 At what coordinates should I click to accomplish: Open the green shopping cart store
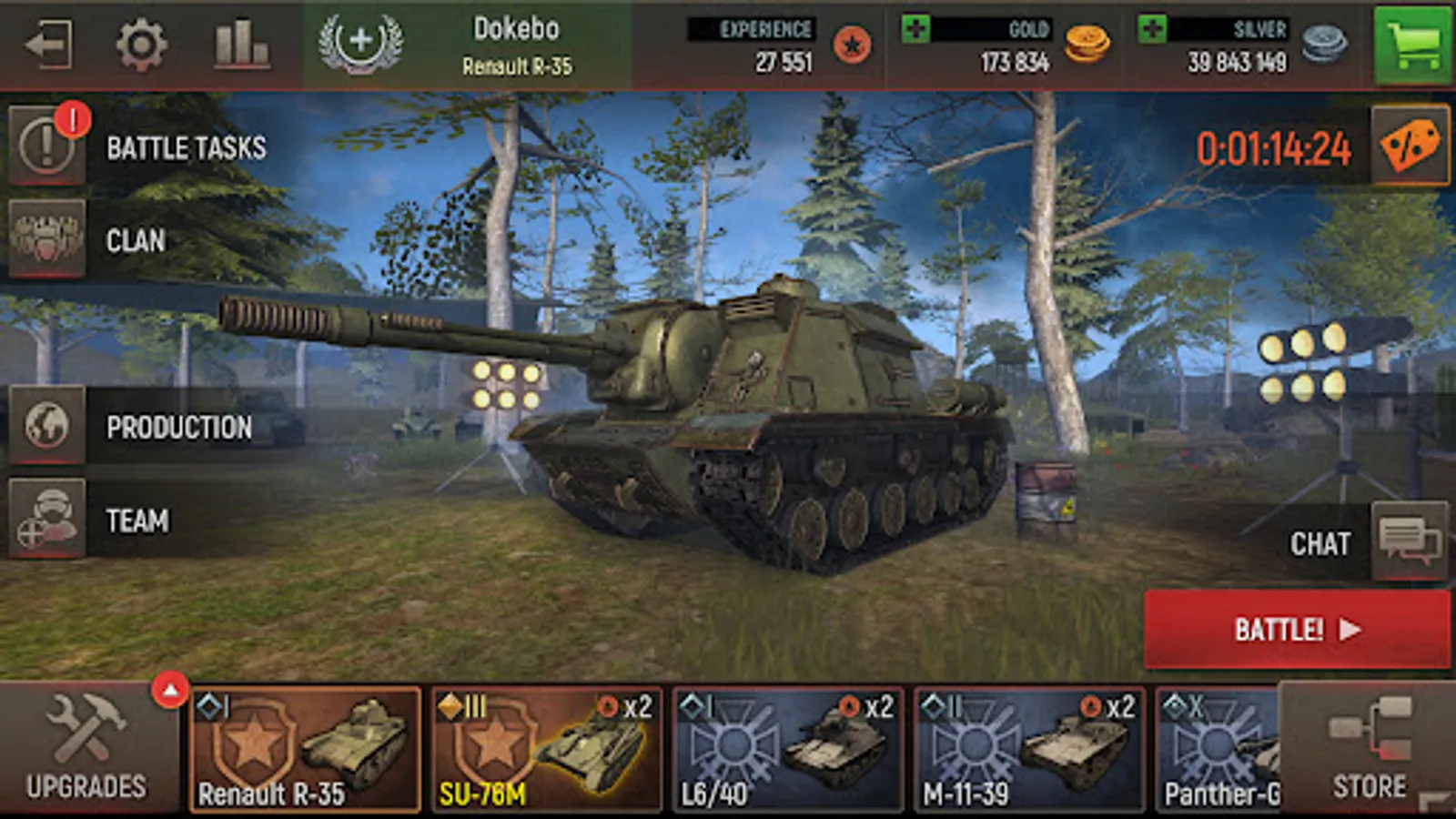point(1413,41)
